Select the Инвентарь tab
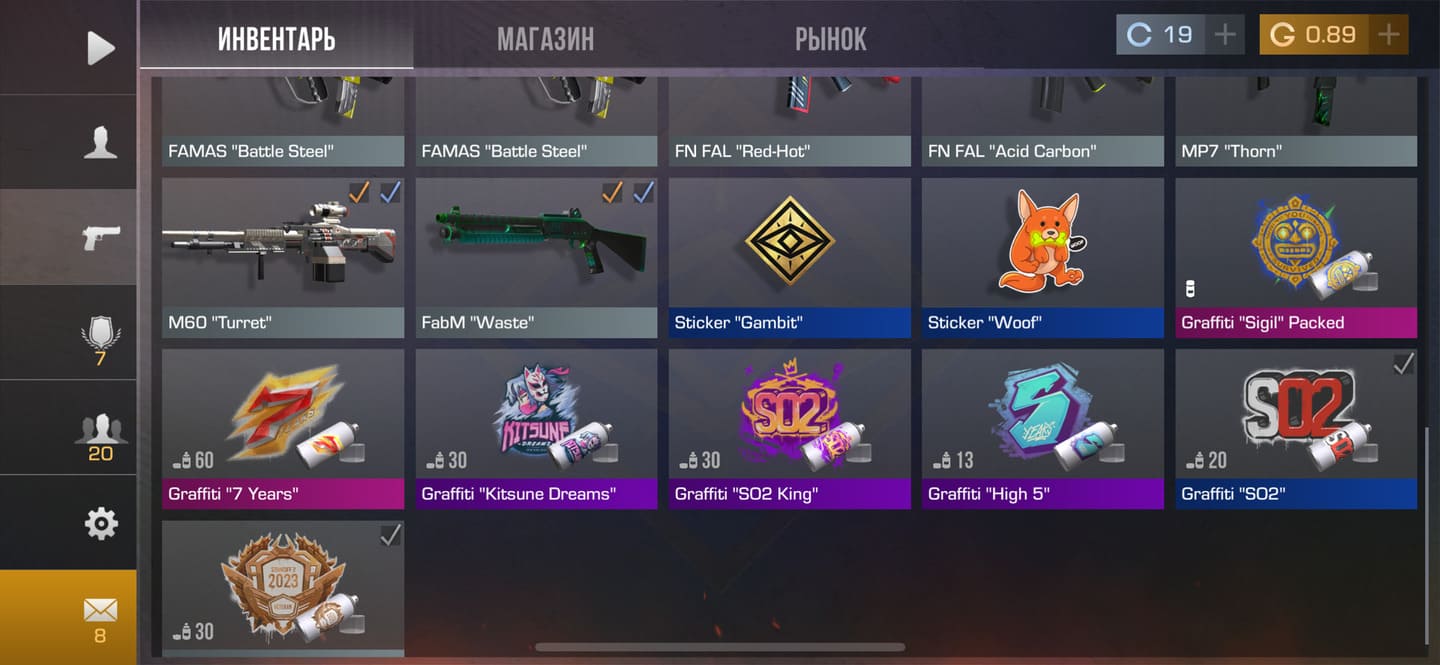This screenshot has width=1440, height=665. tap(276, 39)
